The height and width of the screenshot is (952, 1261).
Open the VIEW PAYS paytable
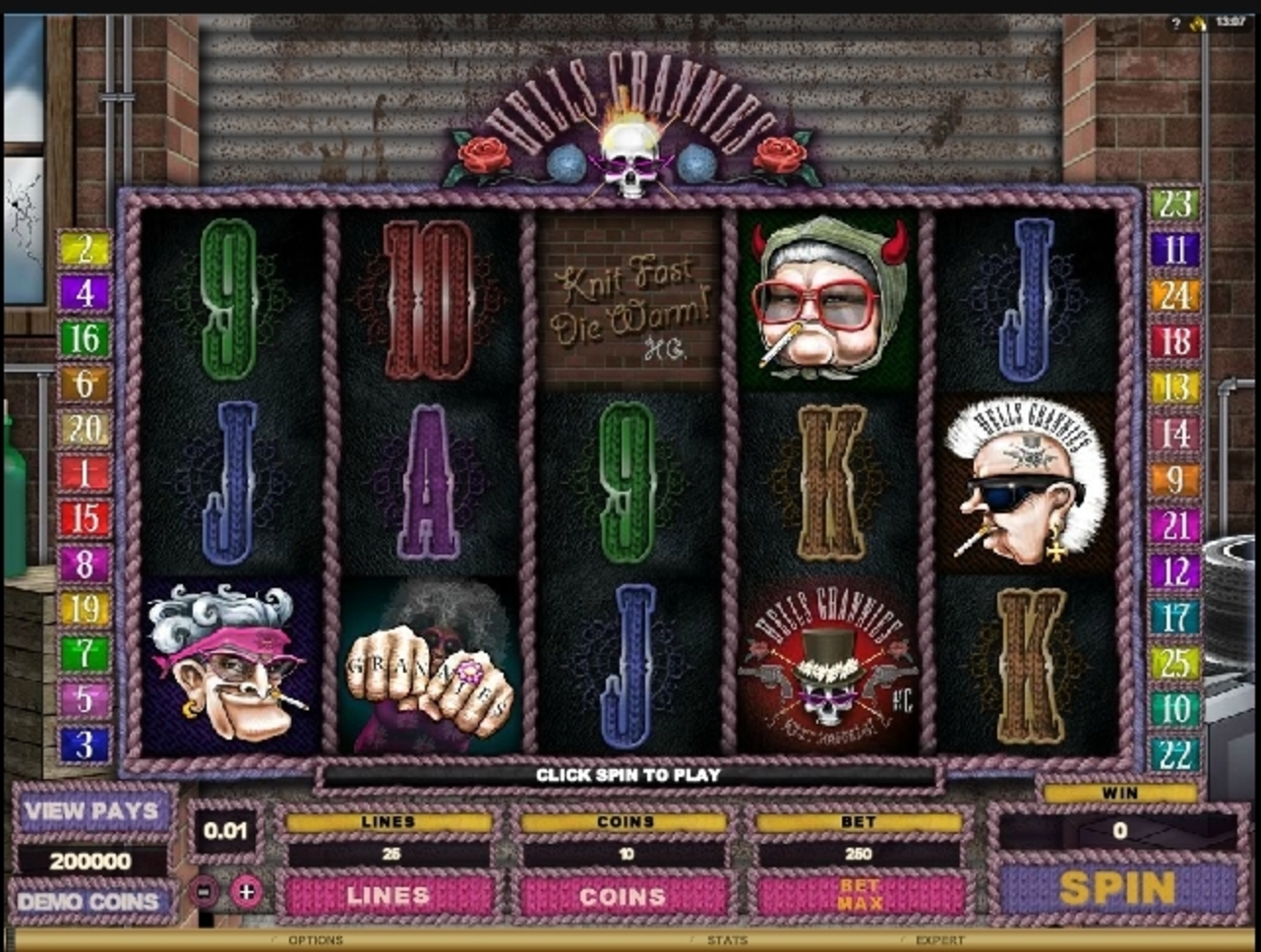click(91, 811)
